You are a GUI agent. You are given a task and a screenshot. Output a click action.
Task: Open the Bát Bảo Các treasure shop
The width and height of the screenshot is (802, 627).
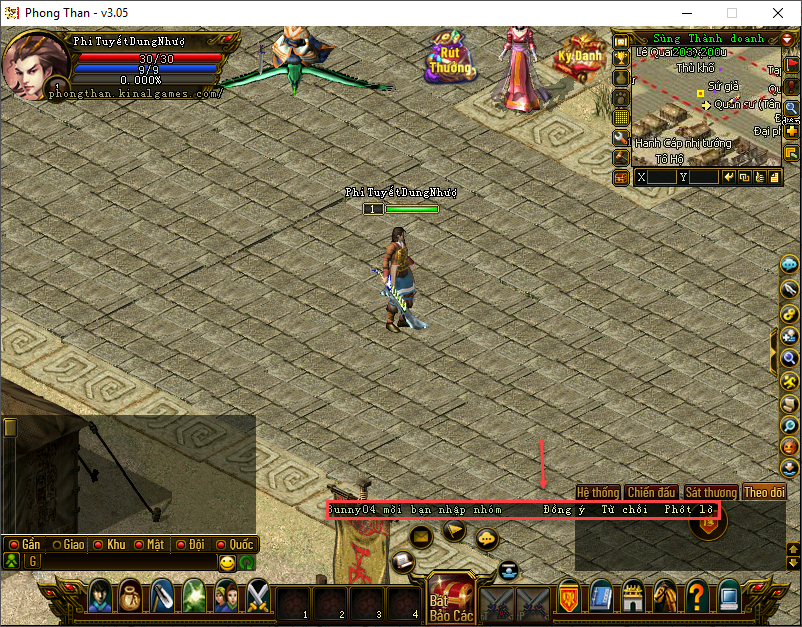[449, 599]
